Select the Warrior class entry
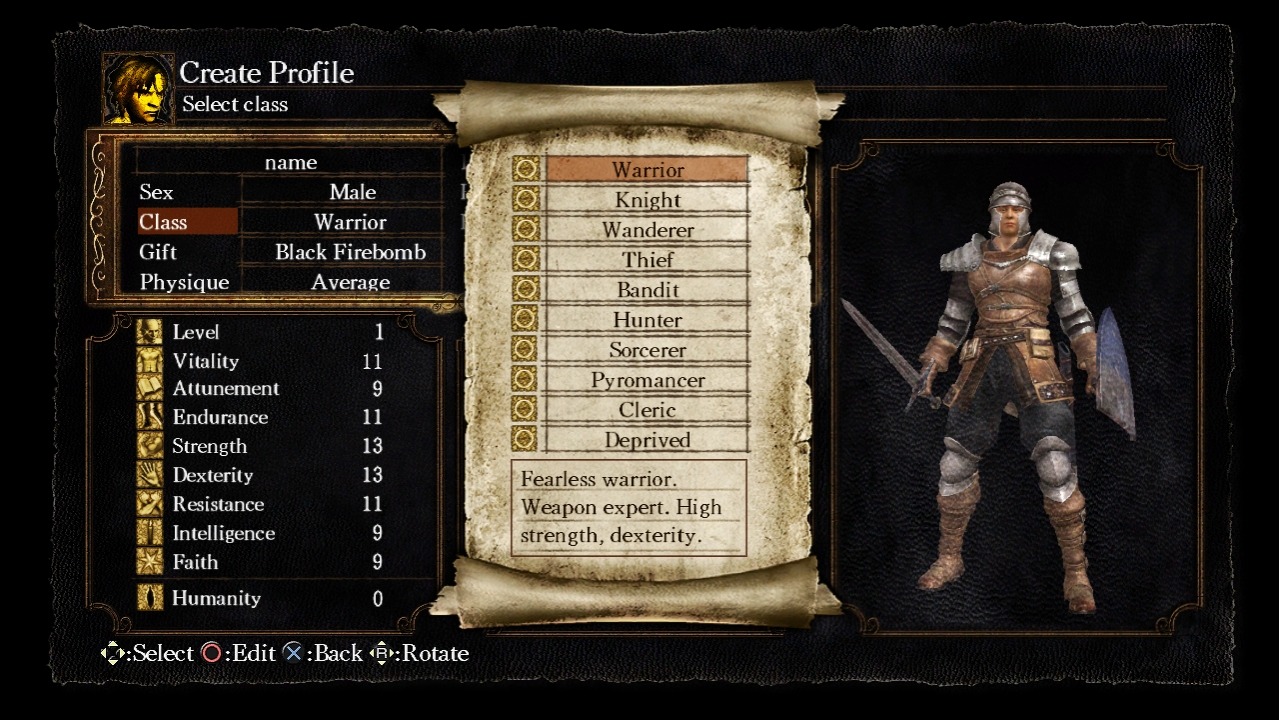 click(x=647, y=170)
